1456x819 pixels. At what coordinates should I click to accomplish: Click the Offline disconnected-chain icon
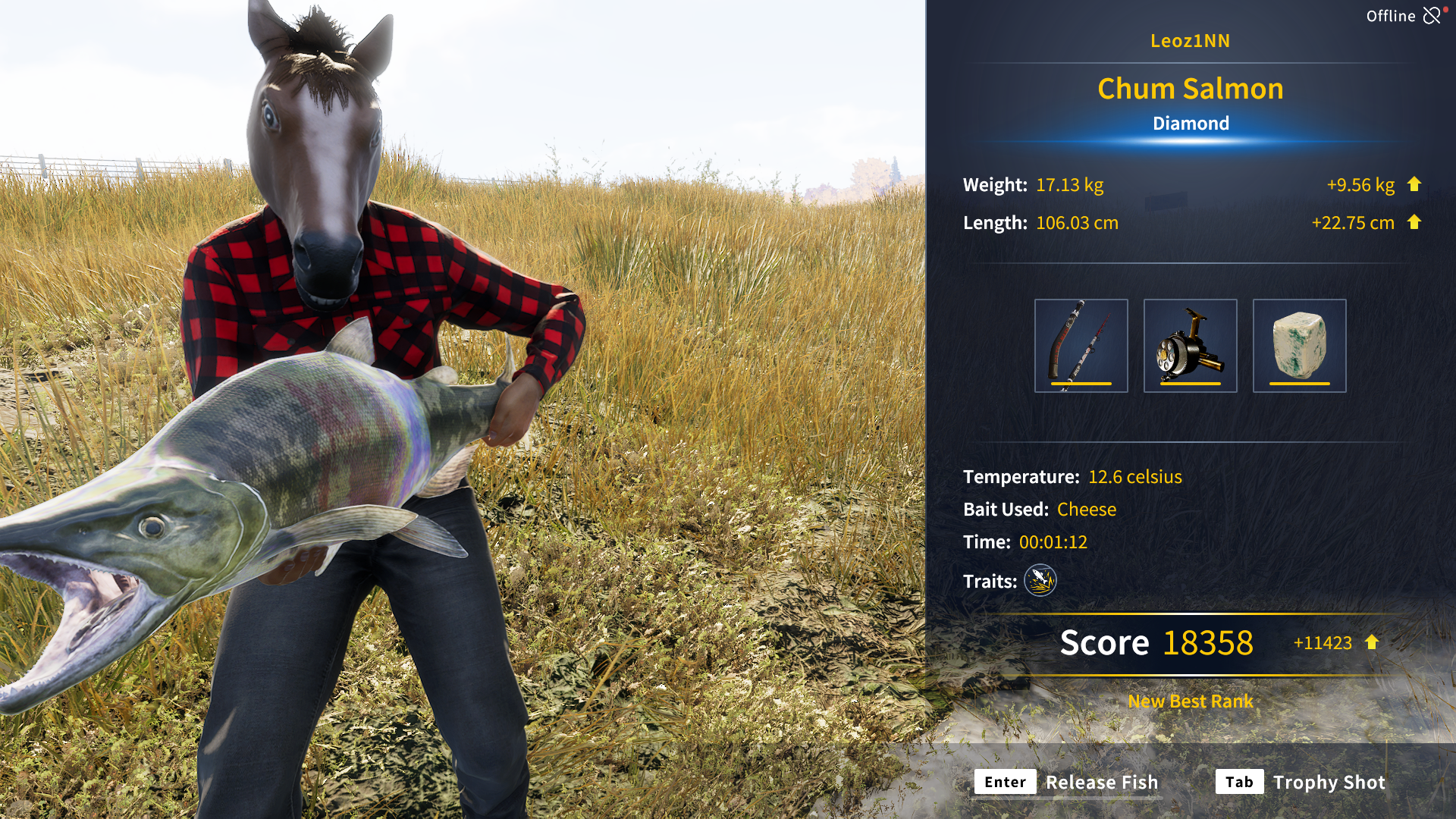[x=1432, y=15]
